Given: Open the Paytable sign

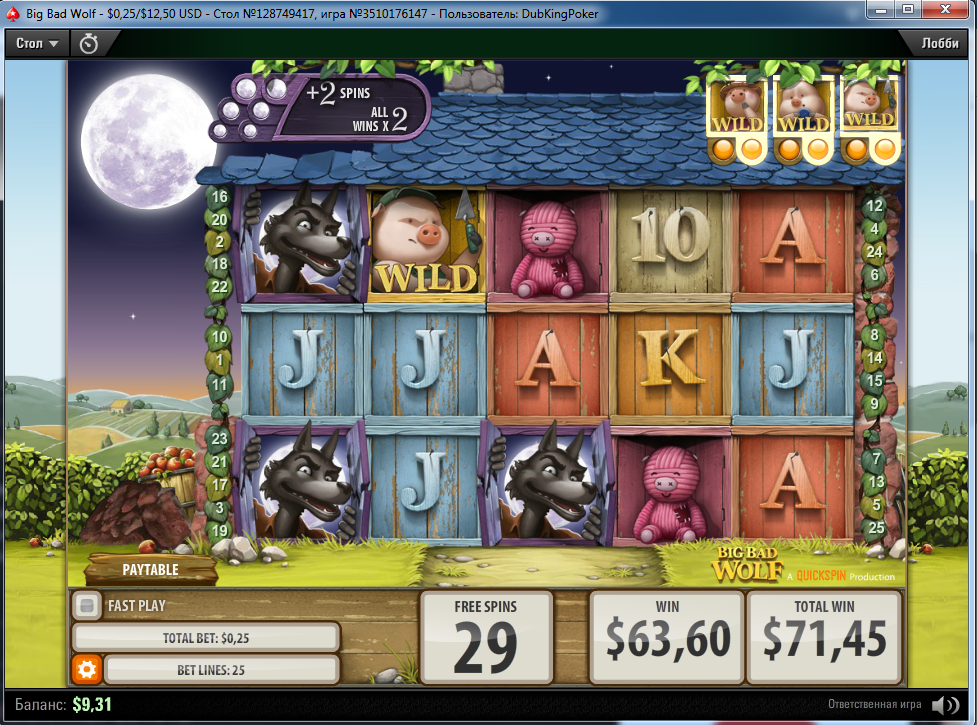Looking at the screenshot, I should (x=150, y=570).
